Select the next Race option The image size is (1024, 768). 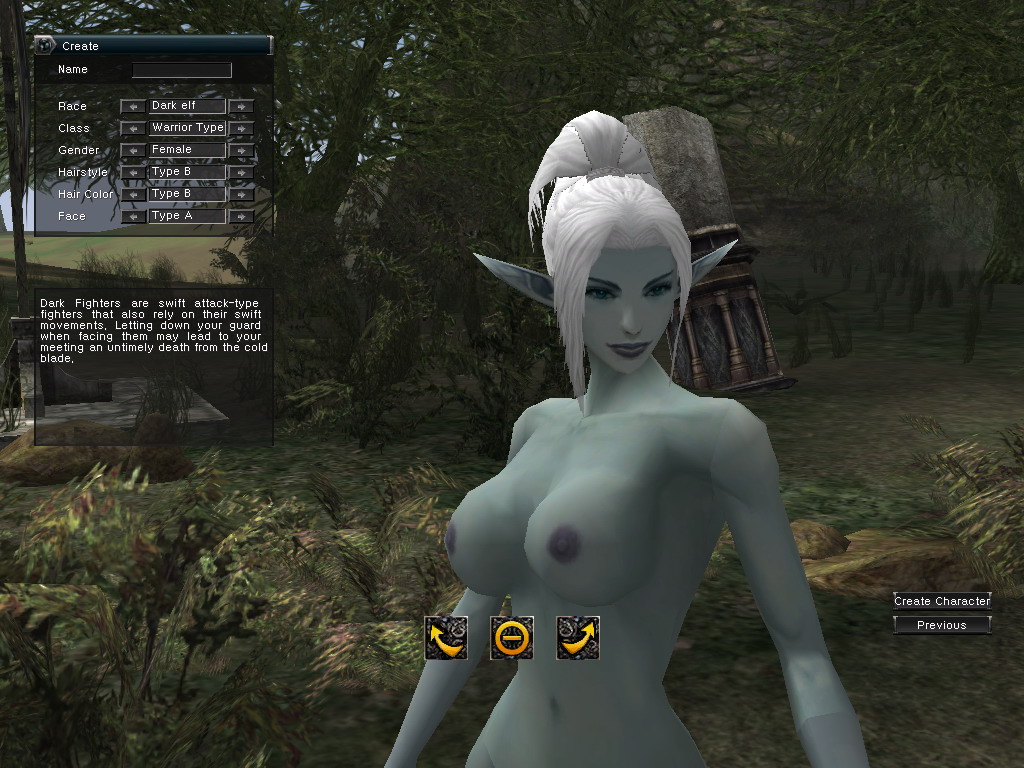(x=241, y=106)
